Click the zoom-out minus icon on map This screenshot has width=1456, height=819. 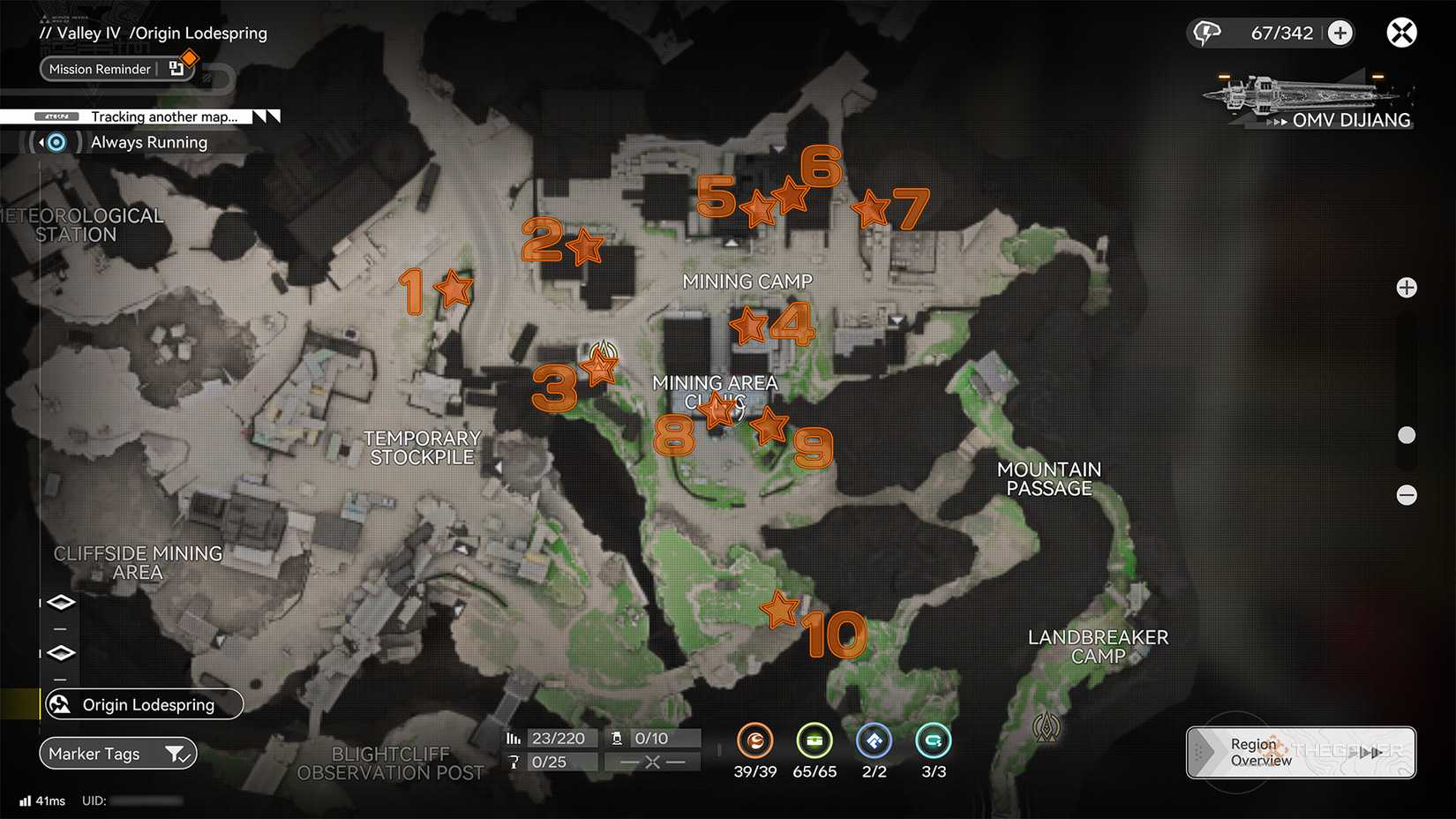1407,495
